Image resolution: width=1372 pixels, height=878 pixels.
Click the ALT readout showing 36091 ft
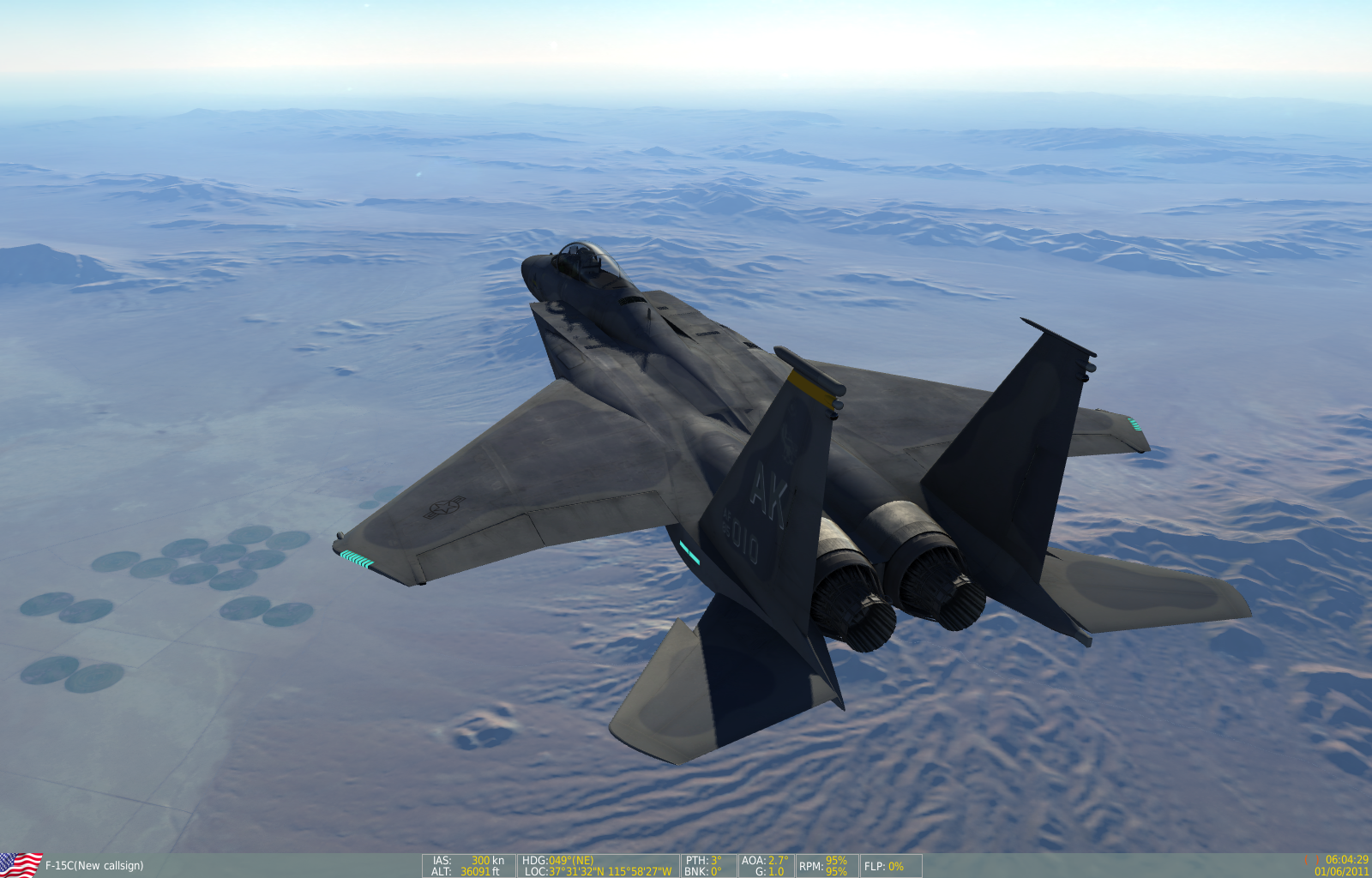[x=466, y=872]
